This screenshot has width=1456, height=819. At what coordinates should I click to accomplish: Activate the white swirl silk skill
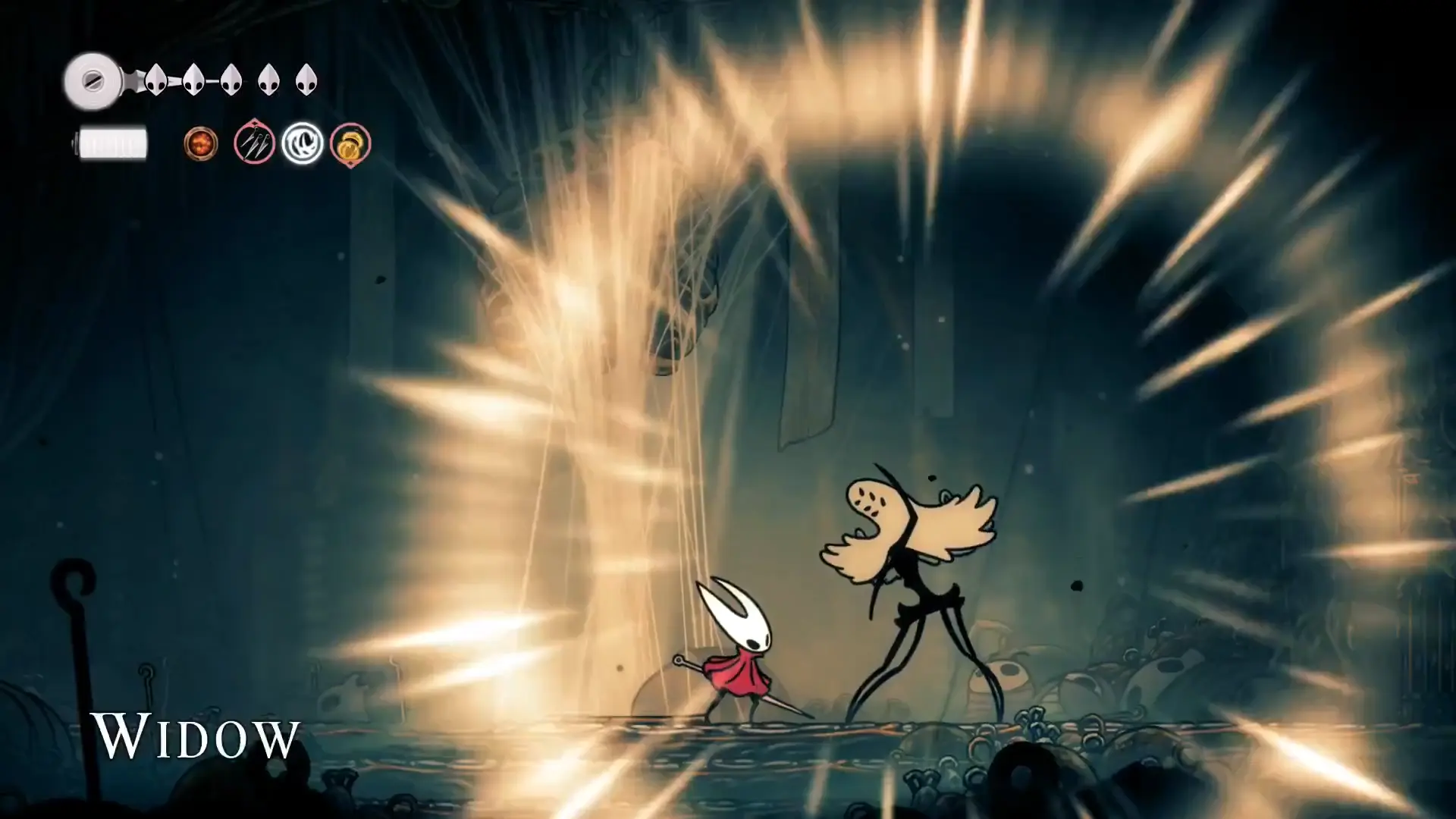pyautogui.click(x=303, y=143)
